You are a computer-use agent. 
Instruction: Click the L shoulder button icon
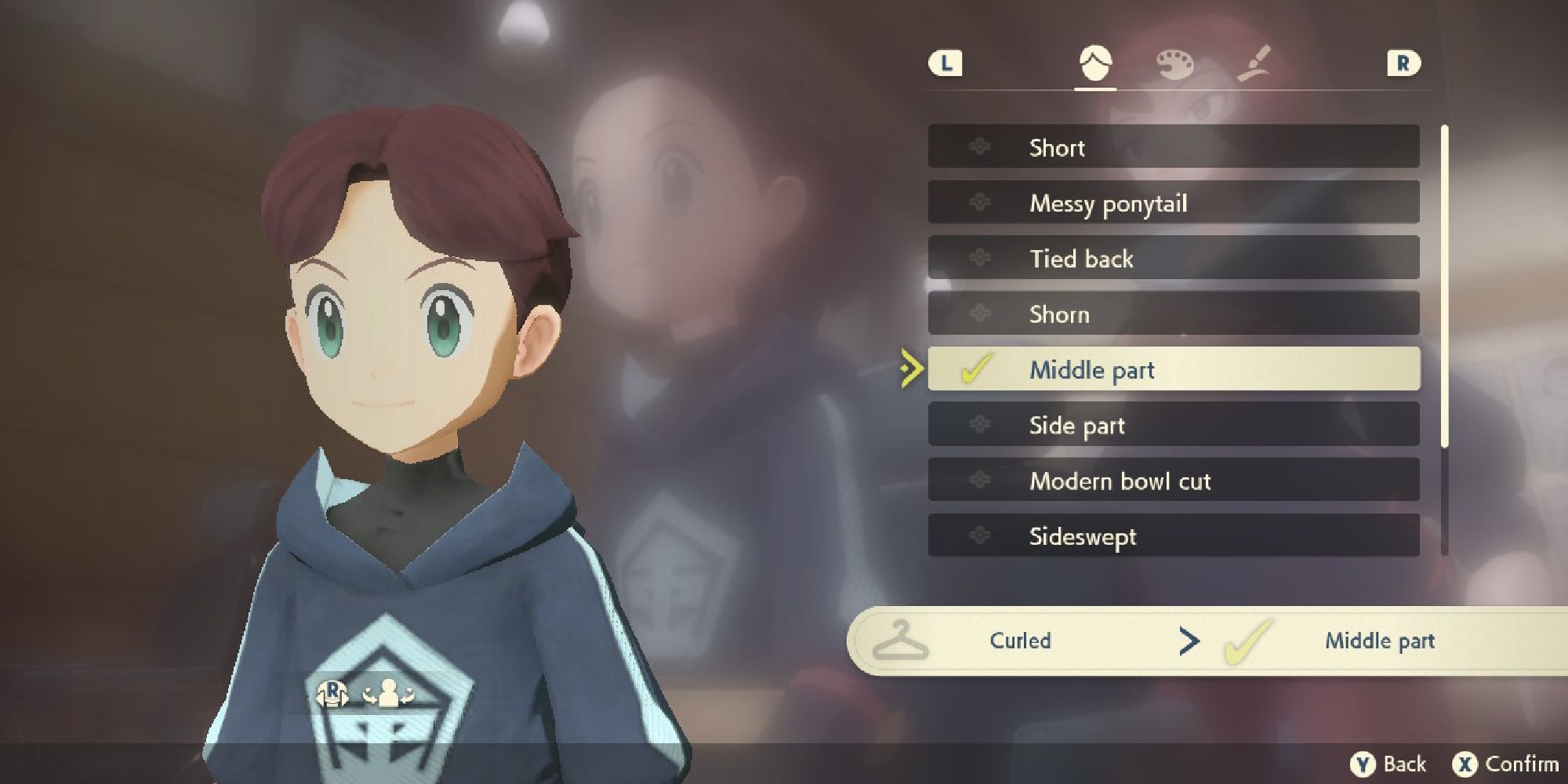point(948,64)
